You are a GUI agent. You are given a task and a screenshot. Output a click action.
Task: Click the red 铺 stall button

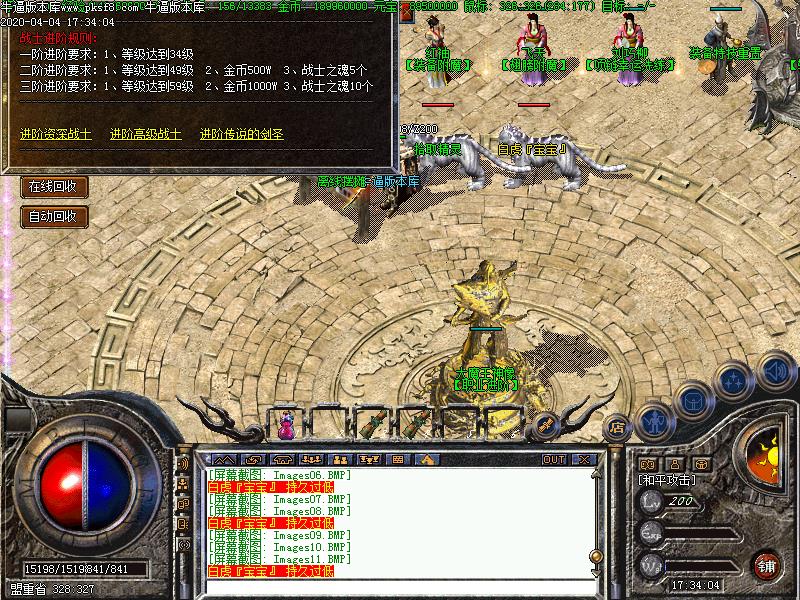[x=767, y=564]
